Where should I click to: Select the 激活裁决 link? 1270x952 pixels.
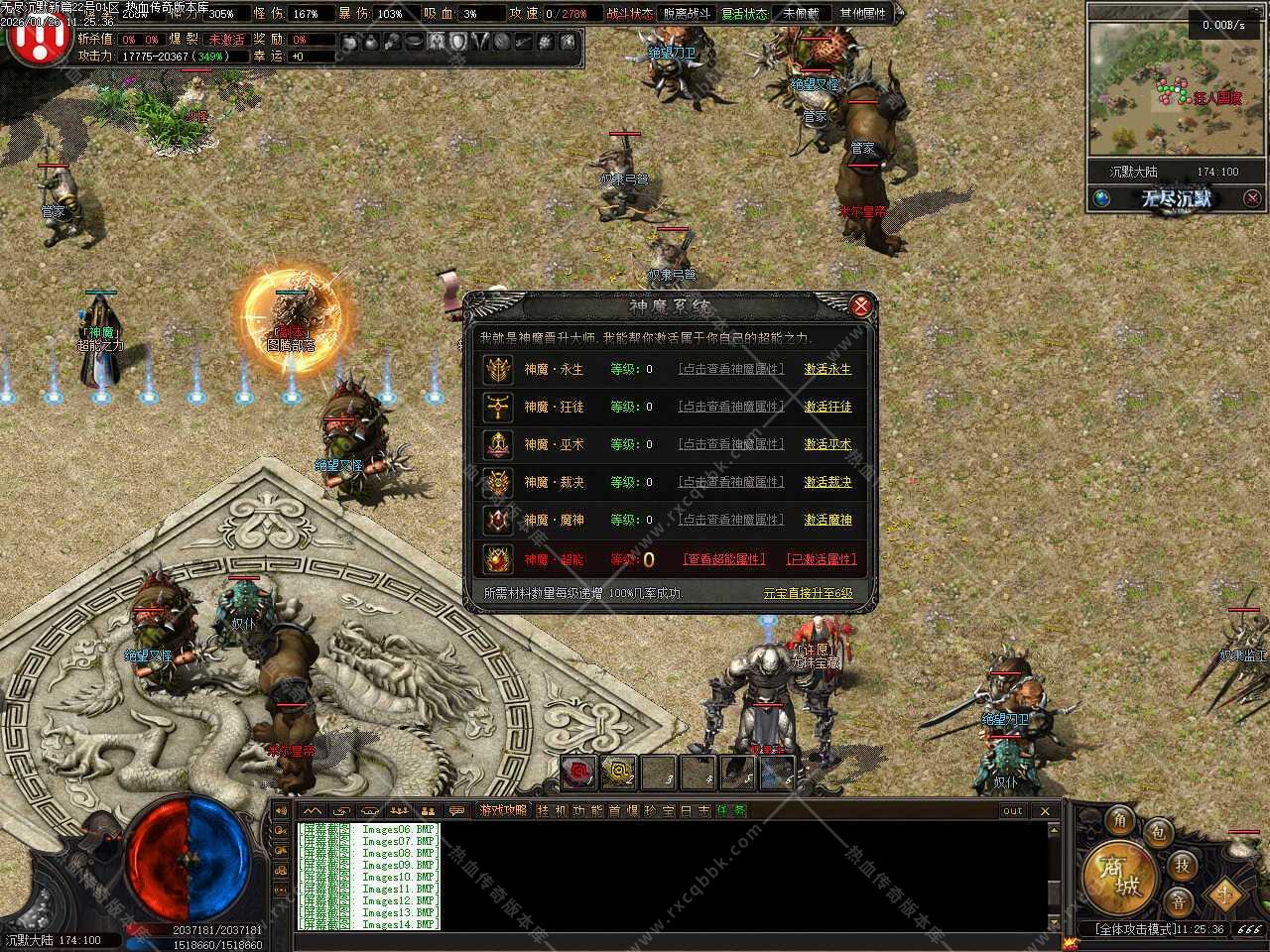pyautogui.click(x=827, y=482)
